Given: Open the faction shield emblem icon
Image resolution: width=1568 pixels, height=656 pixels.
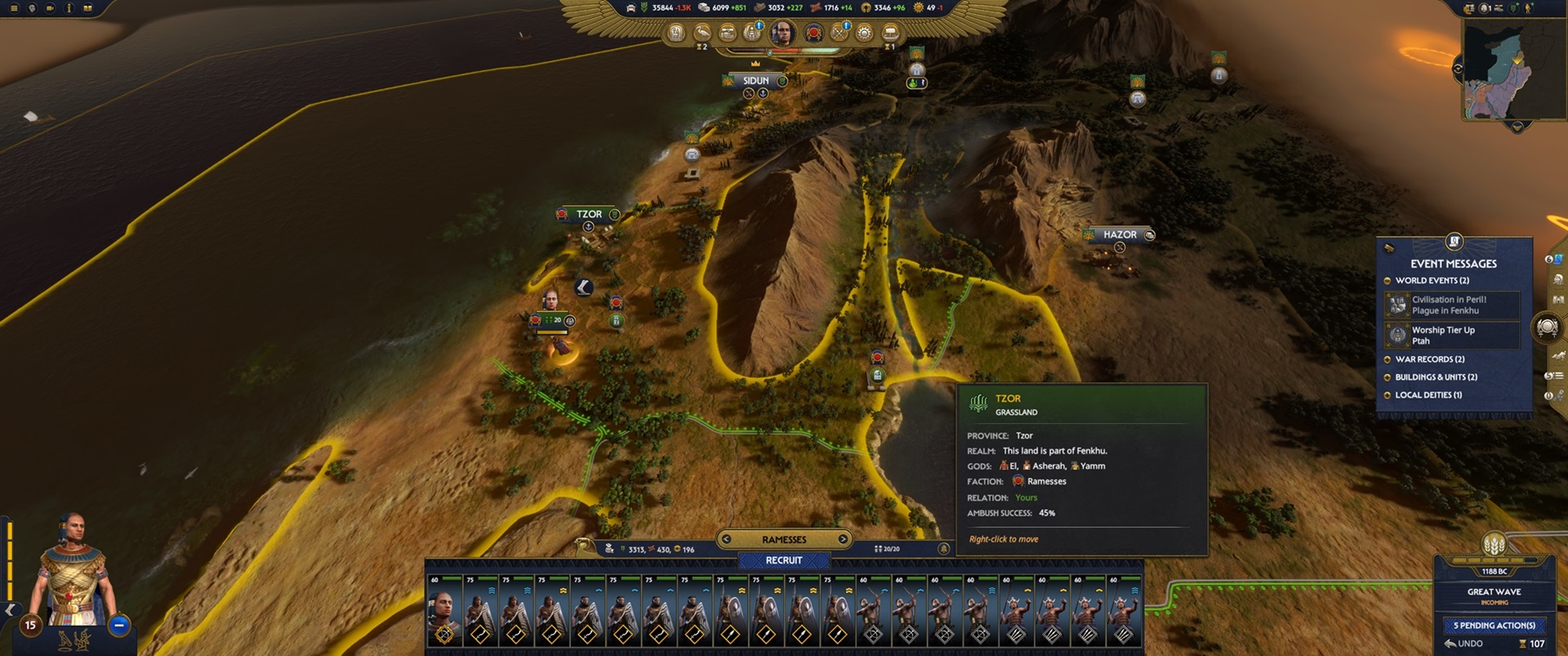Looking at the screenshot, I should 813,34.
